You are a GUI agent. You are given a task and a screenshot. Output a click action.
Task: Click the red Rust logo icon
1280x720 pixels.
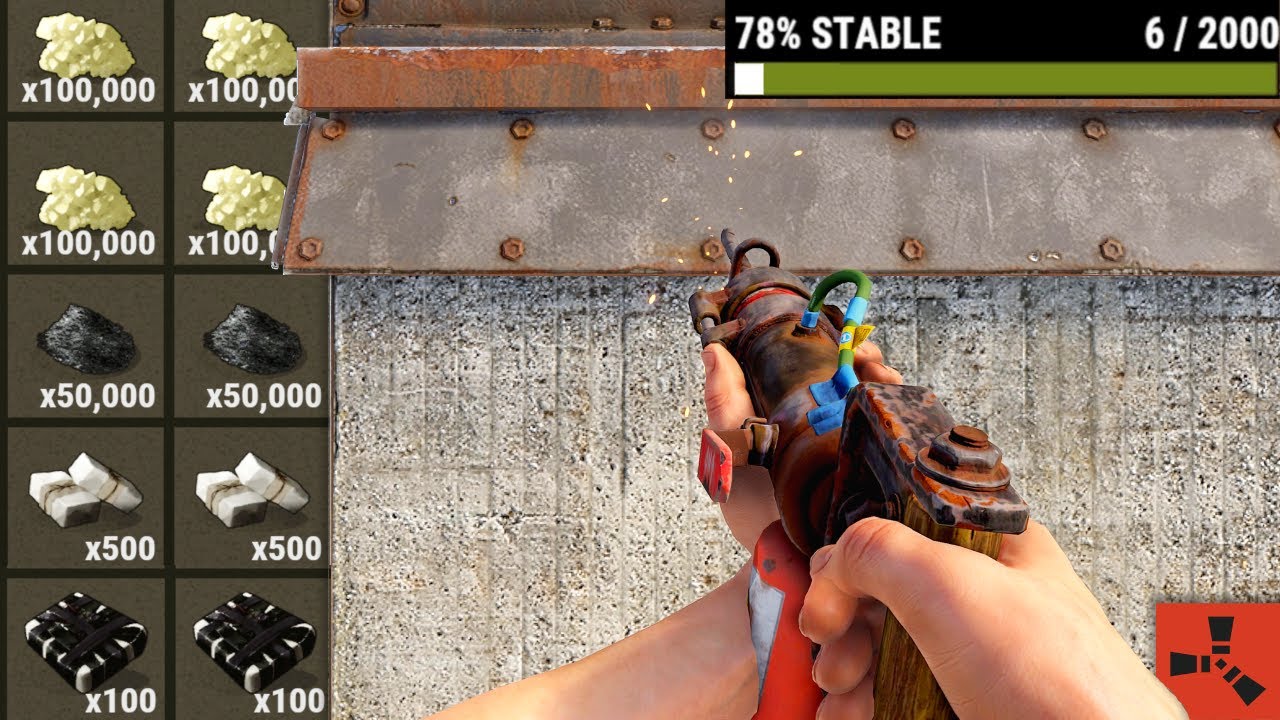pos(1218,661)
